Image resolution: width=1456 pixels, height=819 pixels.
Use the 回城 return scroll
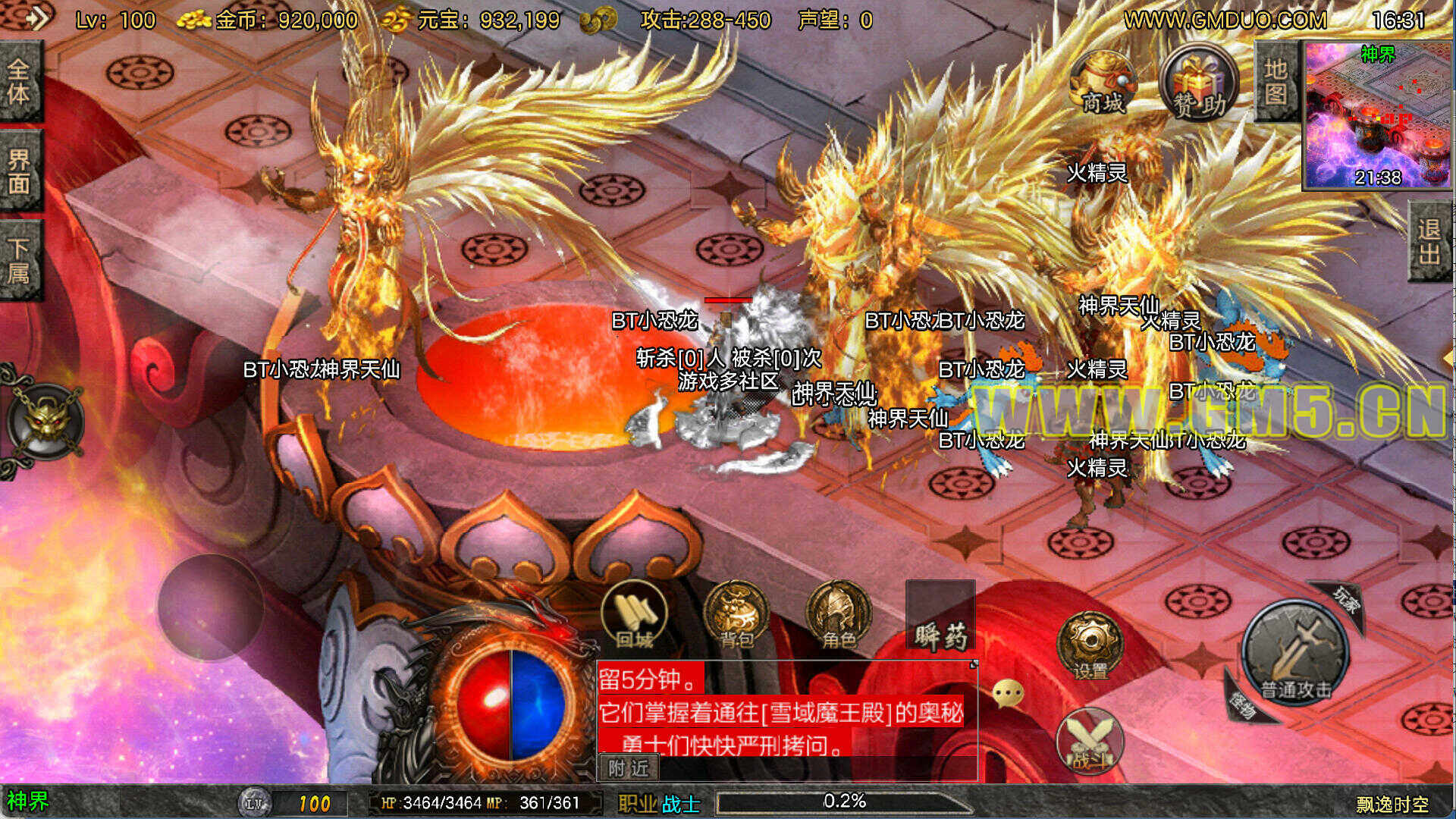[634, 616]
